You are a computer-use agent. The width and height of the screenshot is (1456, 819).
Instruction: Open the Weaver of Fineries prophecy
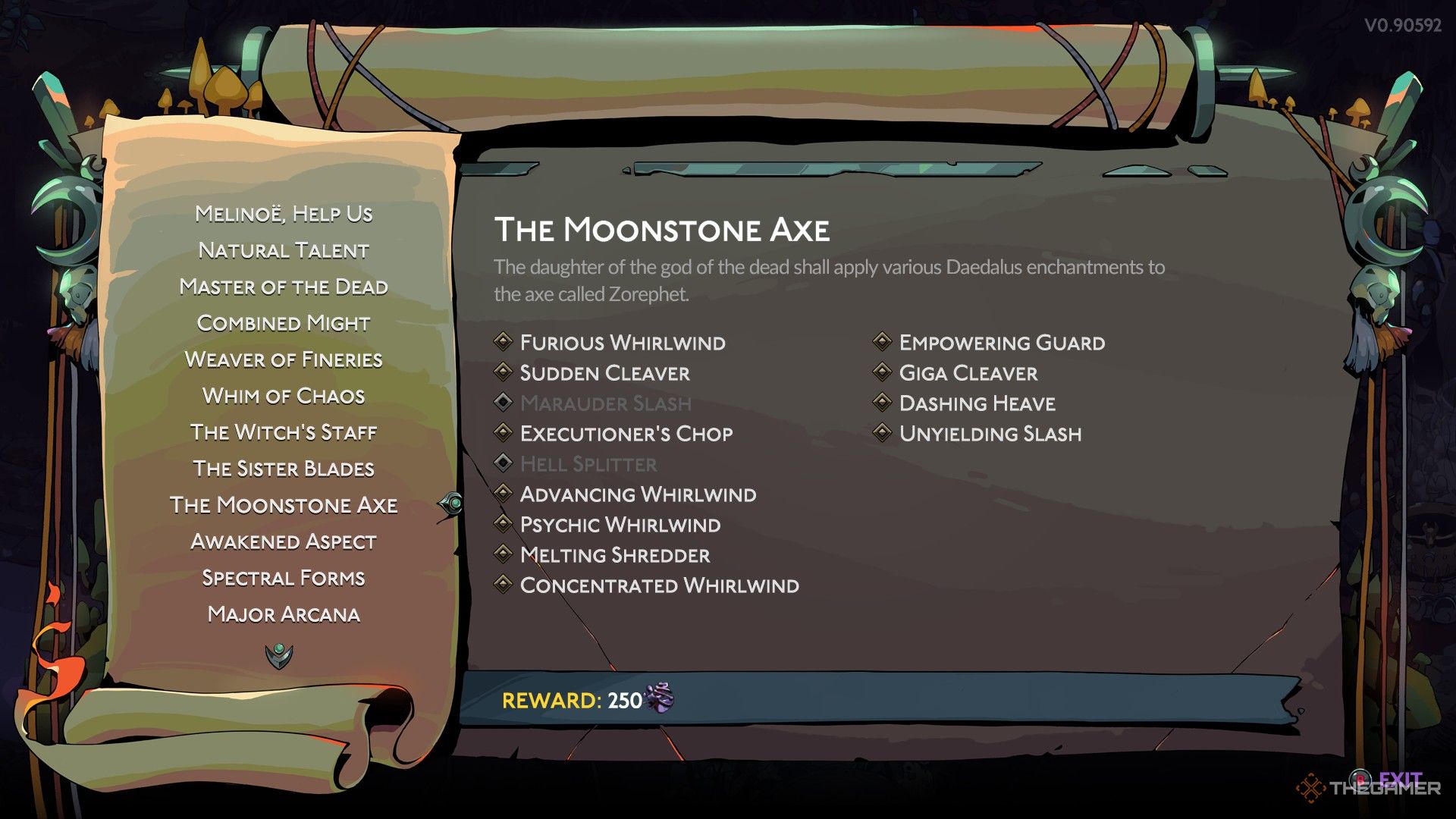(x=284, y=359)
